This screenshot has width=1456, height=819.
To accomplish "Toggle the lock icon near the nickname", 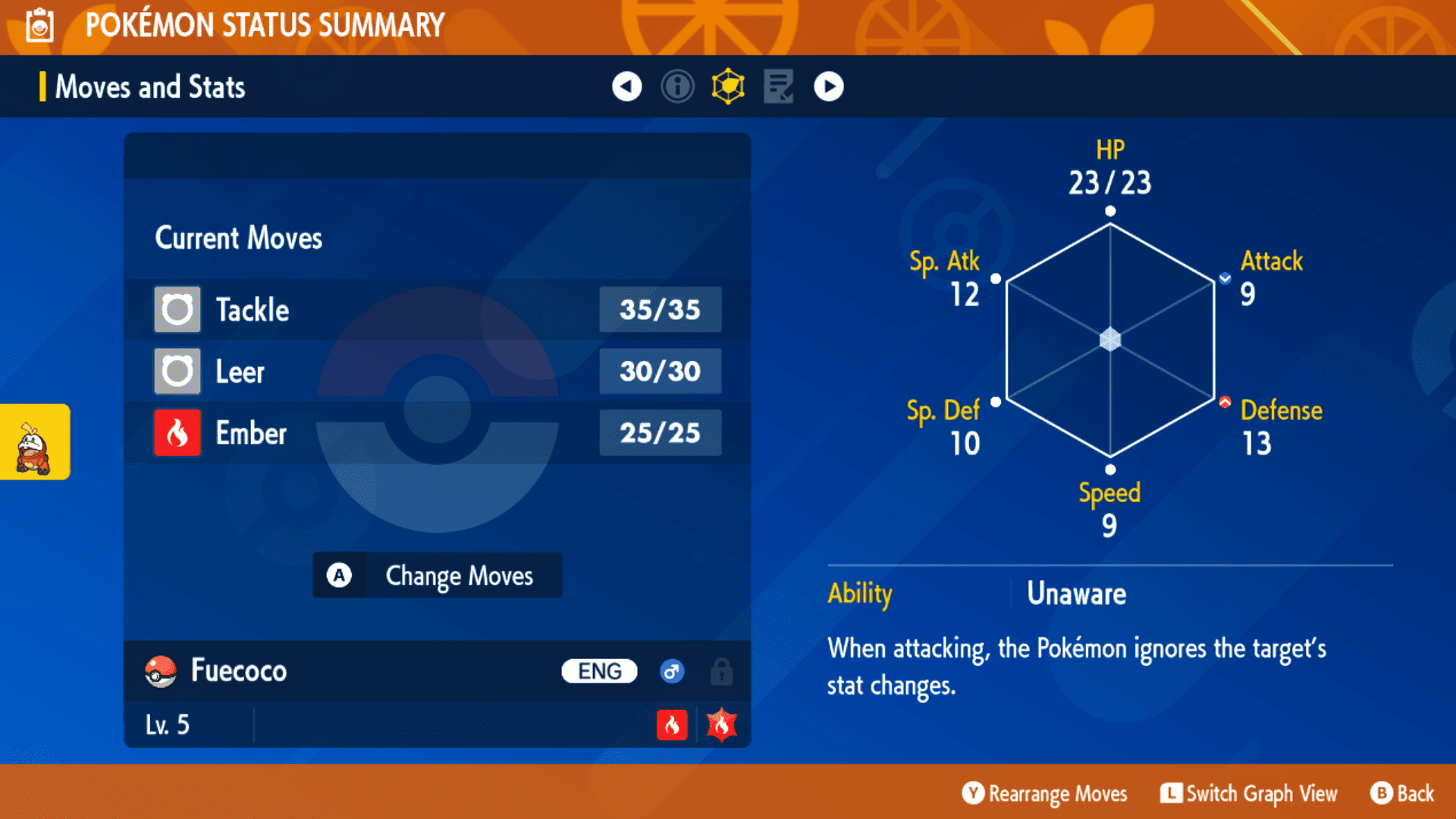I will click(720, 671).
